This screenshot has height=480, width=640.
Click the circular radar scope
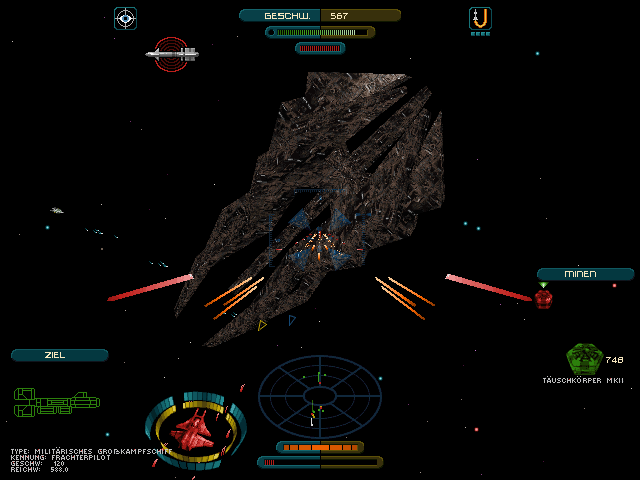pyautogui.click(x=320, y=397)
